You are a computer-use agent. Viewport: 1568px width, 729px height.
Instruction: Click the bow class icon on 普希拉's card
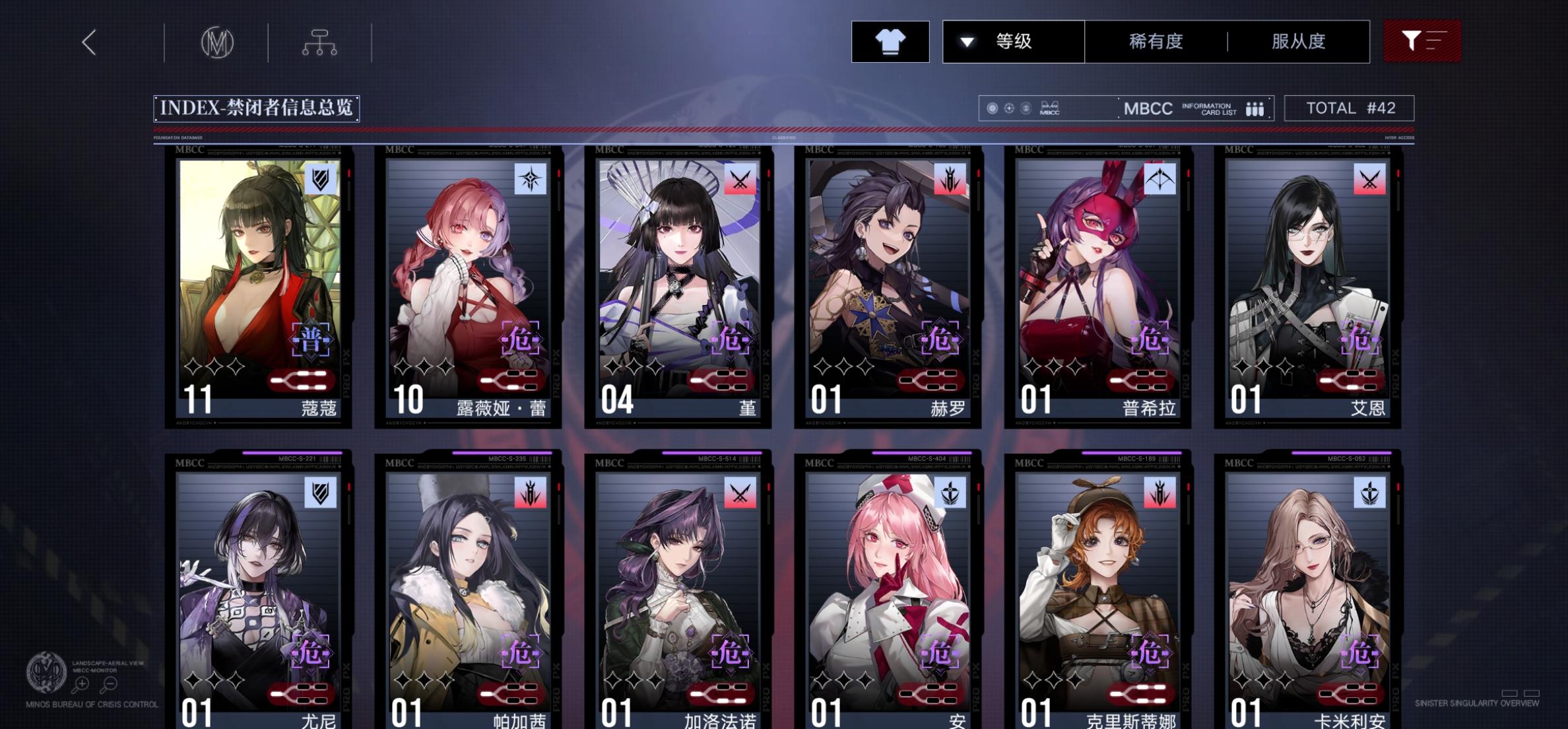(1161, 179)
